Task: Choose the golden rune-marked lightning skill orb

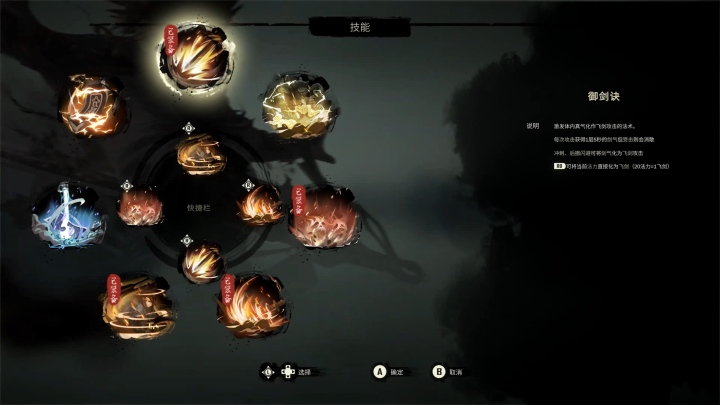Action: coord(89,103)
